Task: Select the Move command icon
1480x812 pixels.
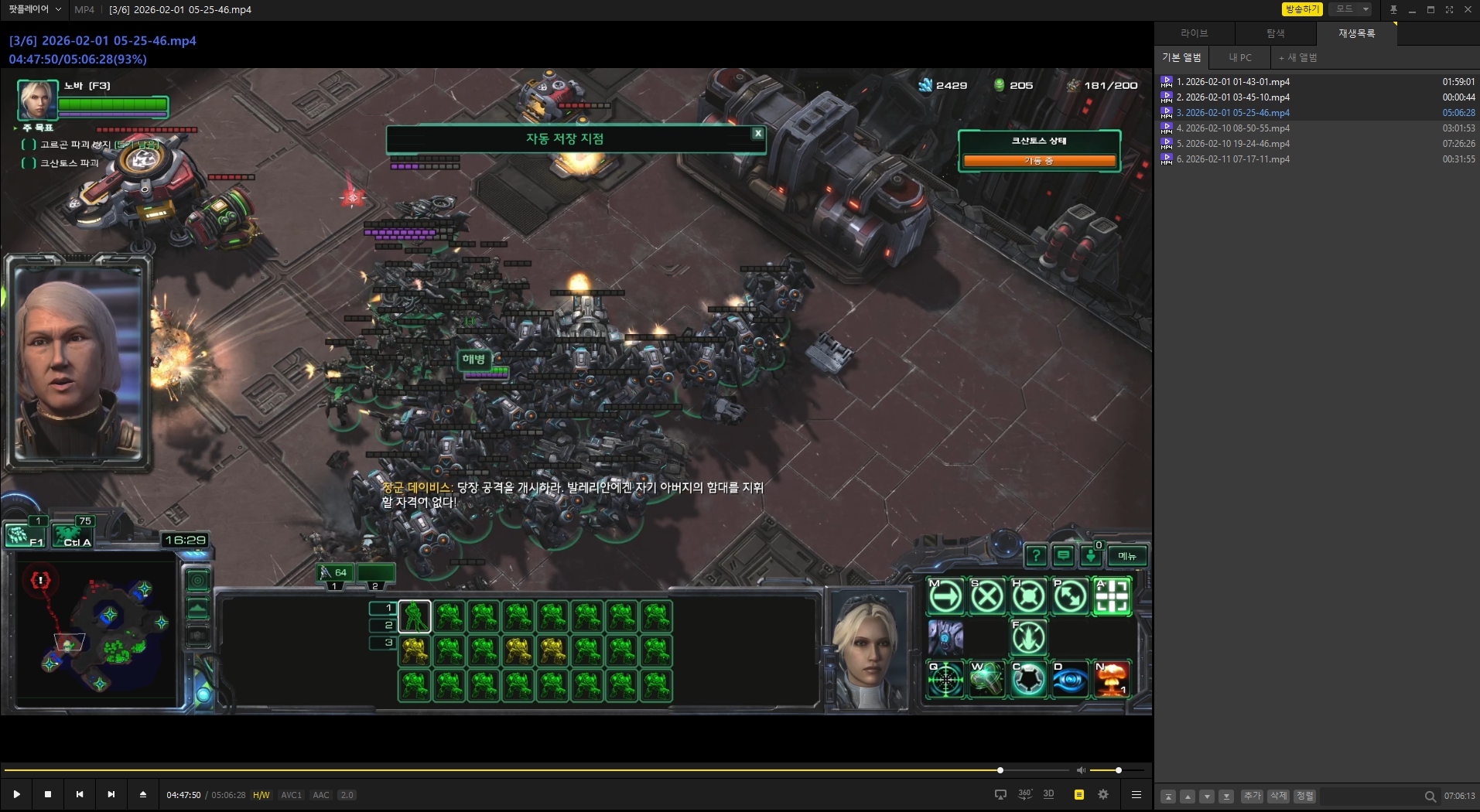Action: (x=945, y=597)
